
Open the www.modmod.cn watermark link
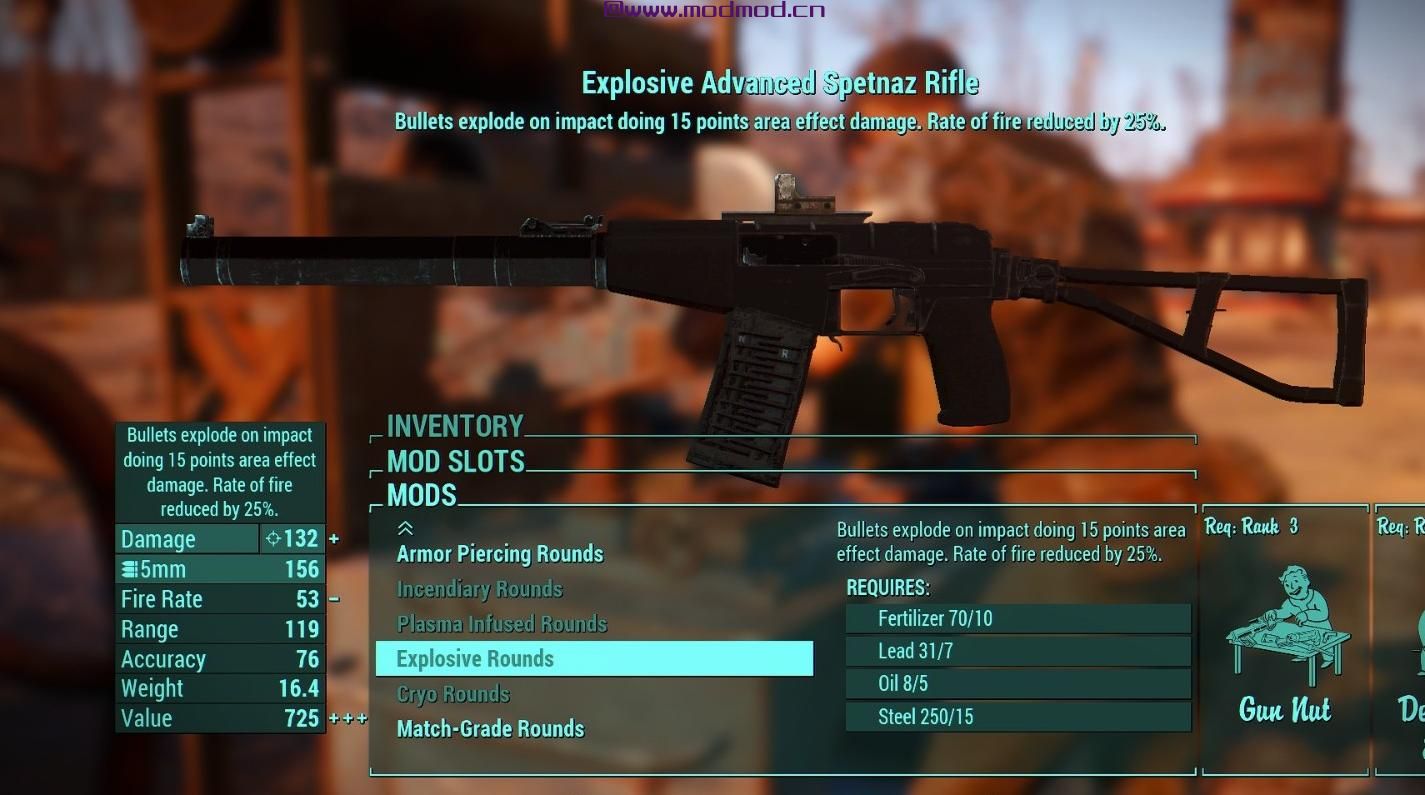coord(716,9)
